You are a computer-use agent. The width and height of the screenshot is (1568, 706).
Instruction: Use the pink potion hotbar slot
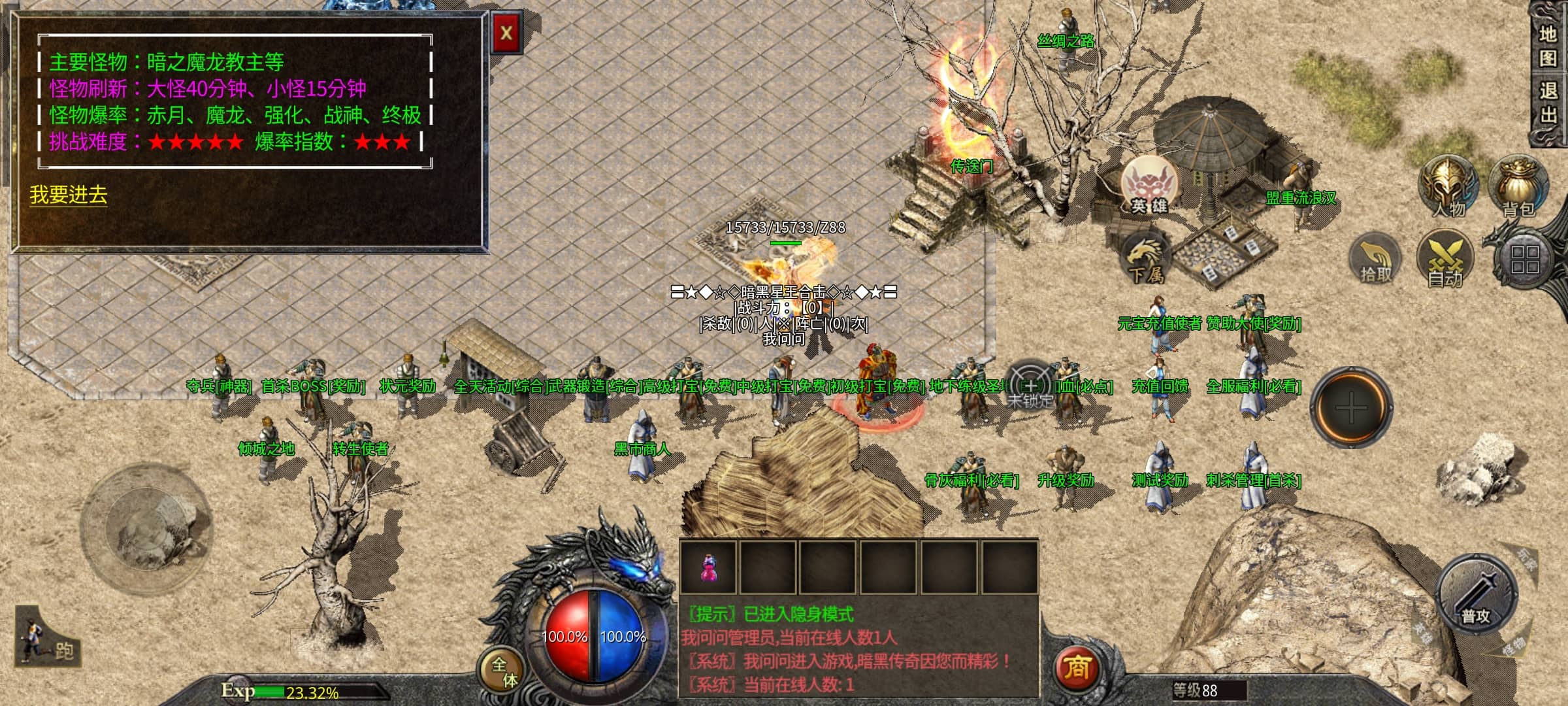tap(708, 567)
